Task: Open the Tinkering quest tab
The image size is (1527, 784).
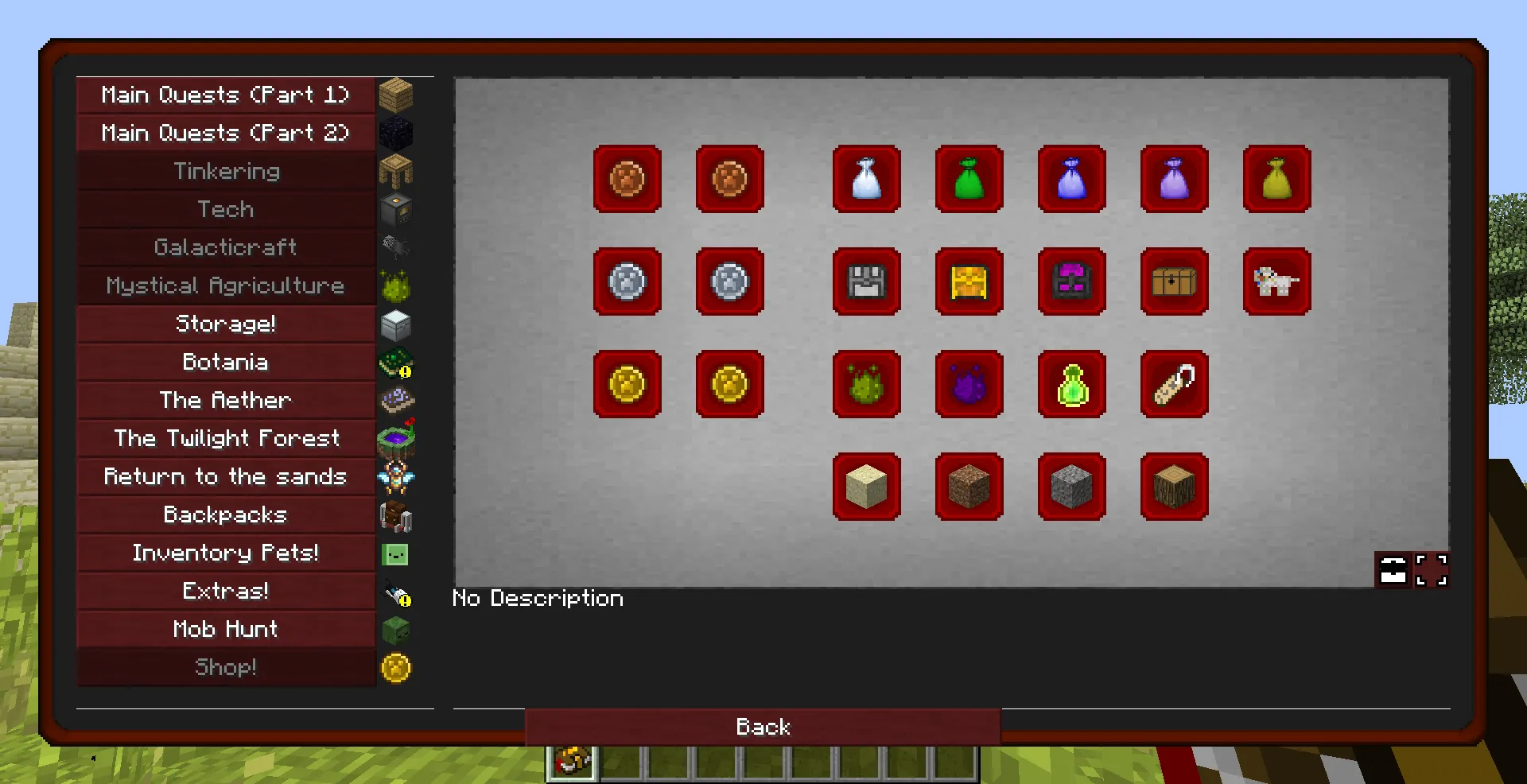Action: click(226, 171)
